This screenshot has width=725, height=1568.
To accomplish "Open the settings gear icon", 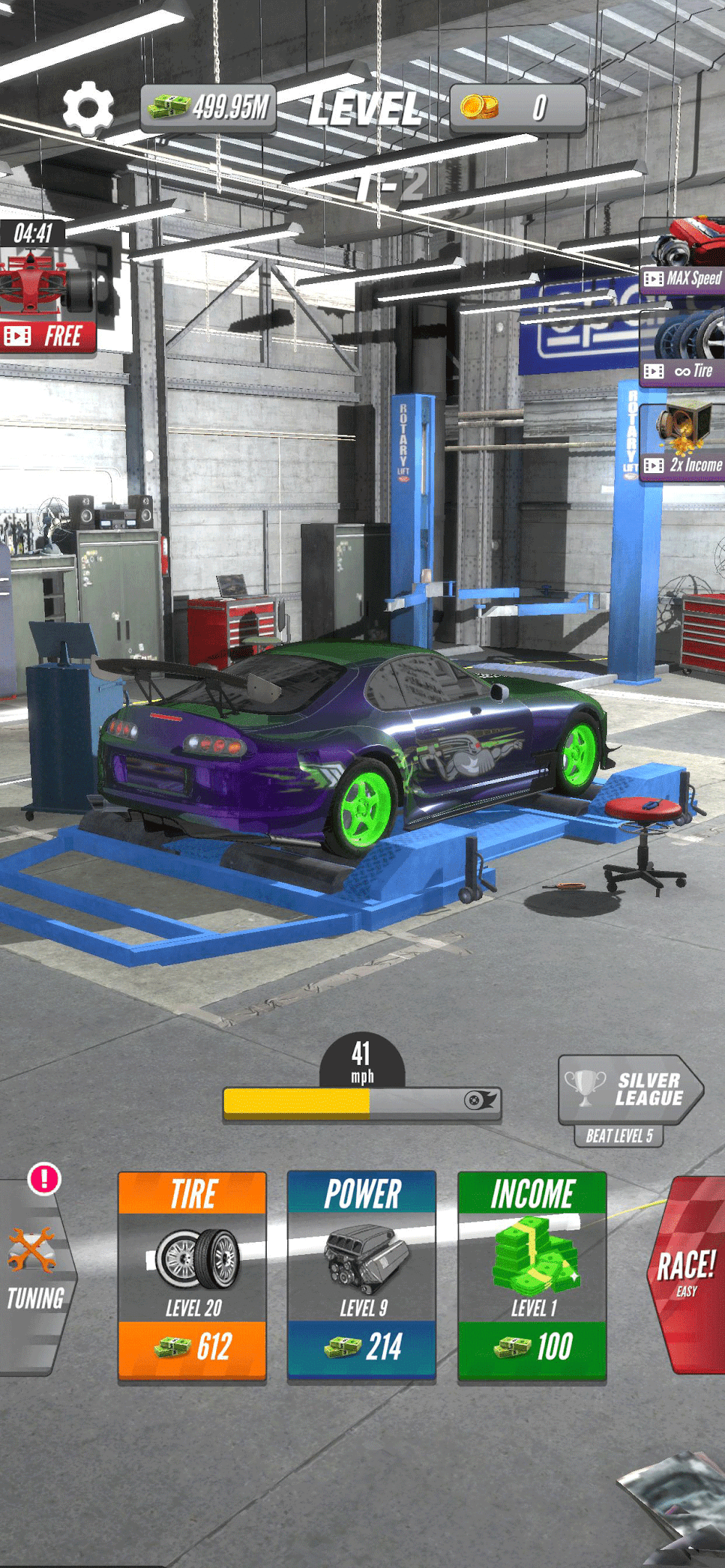I will 88,108.
